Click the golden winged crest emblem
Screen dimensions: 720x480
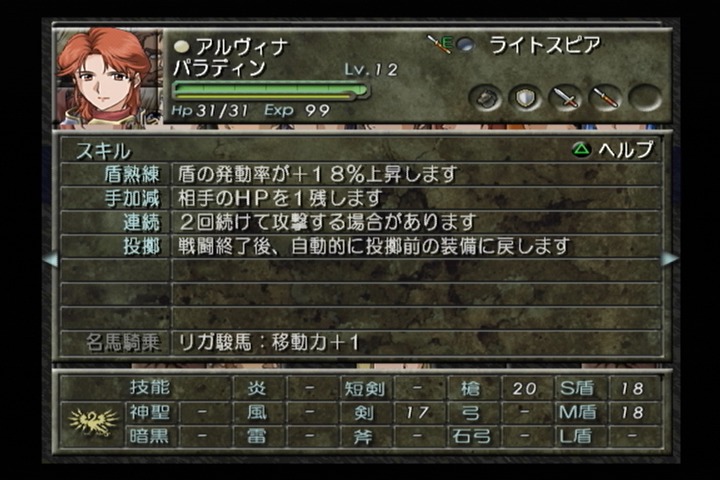(x=92, y=420)
